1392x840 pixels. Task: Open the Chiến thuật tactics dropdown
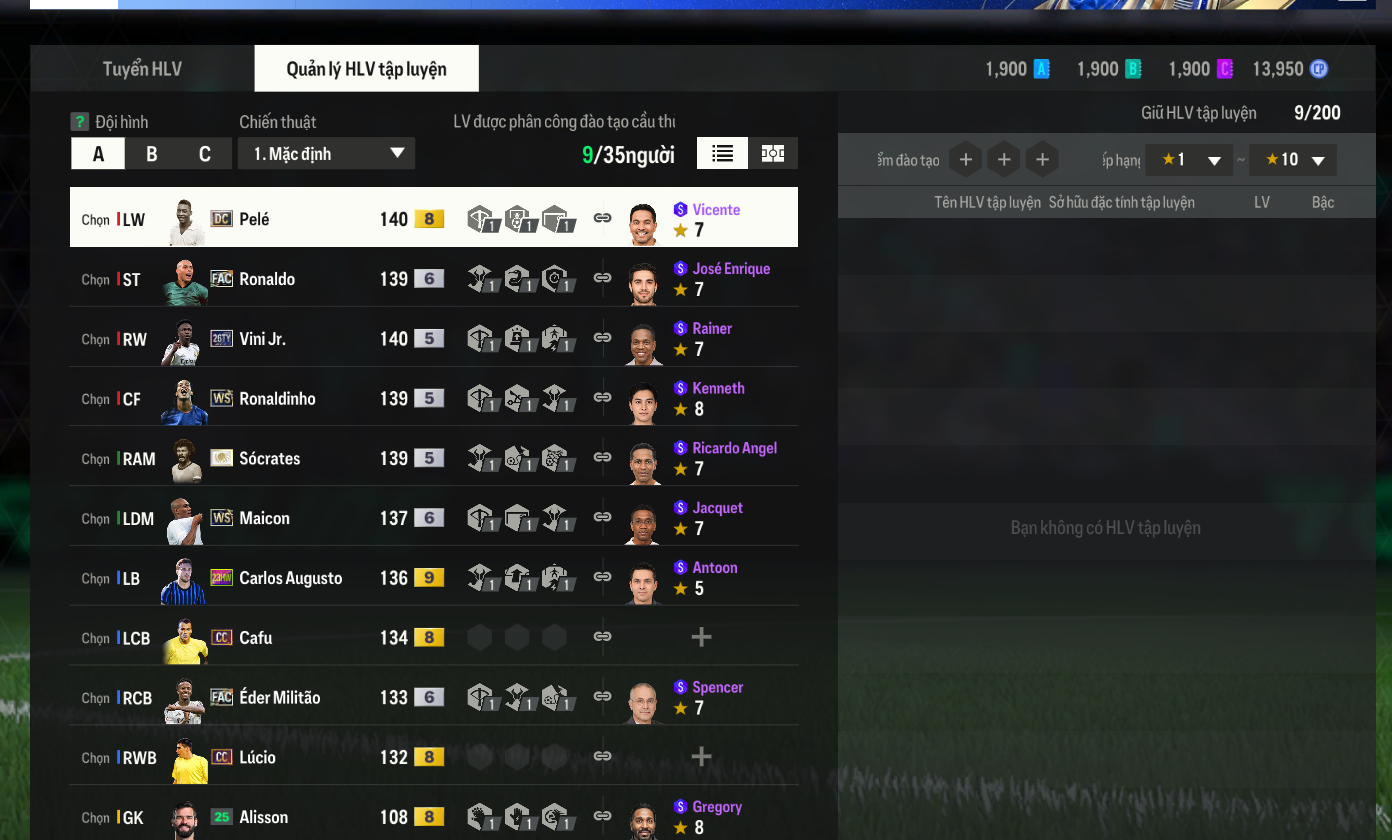pyautogui.click(x=326, y=154)
